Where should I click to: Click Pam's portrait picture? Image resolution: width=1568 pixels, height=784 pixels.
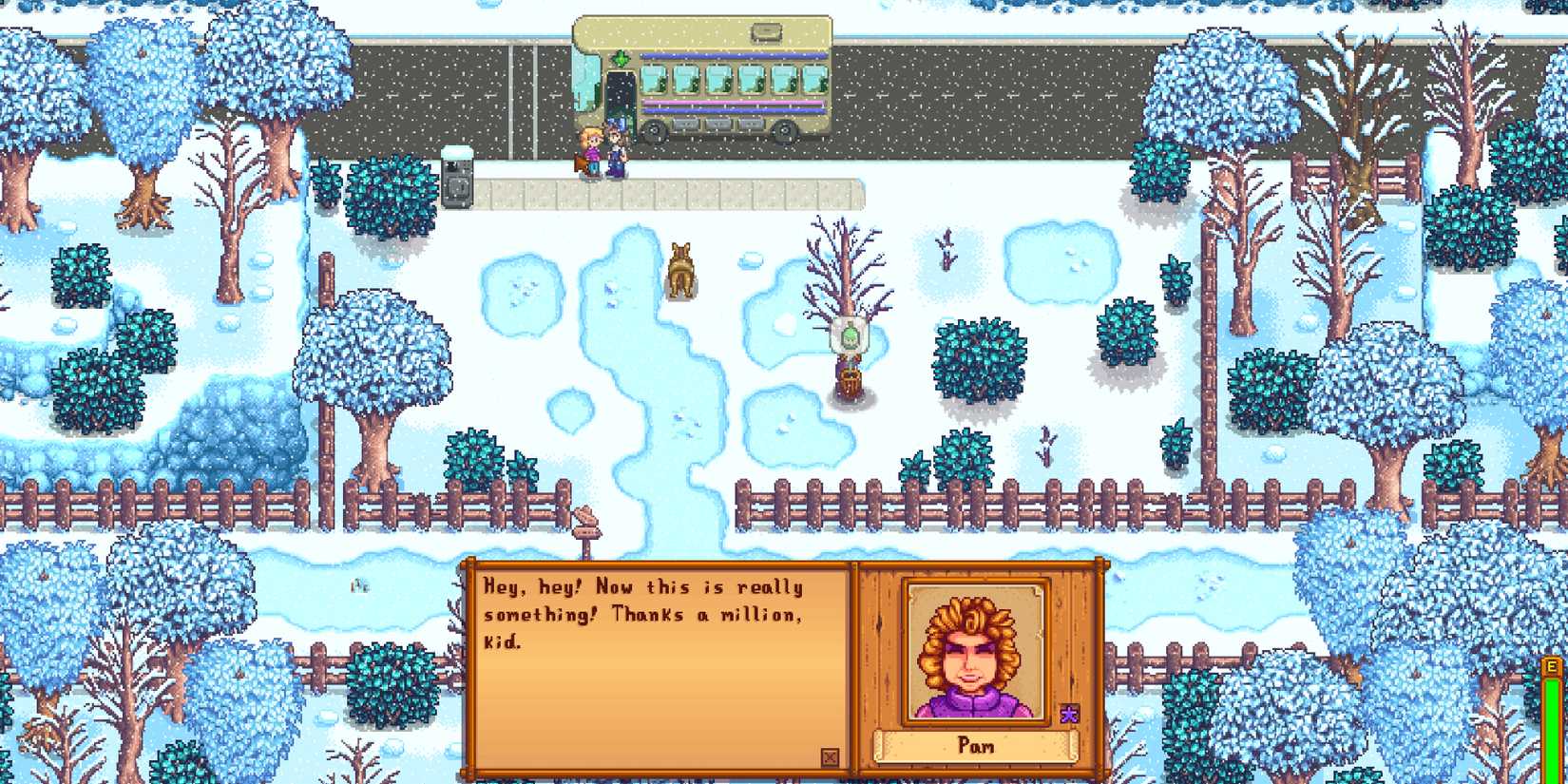[973, 651]
